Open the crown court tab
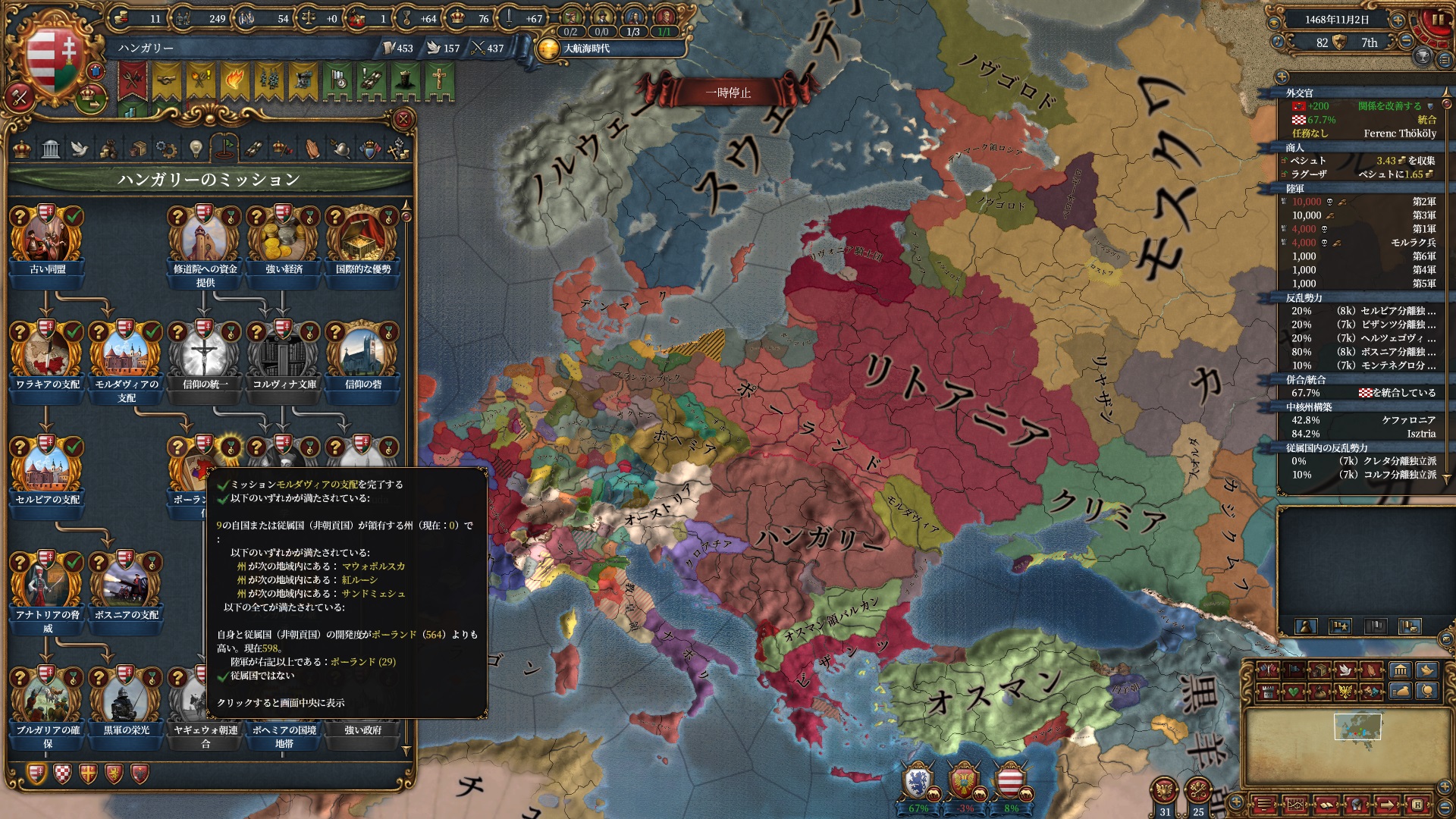The image size is (1456, 819). pos(22,149)
